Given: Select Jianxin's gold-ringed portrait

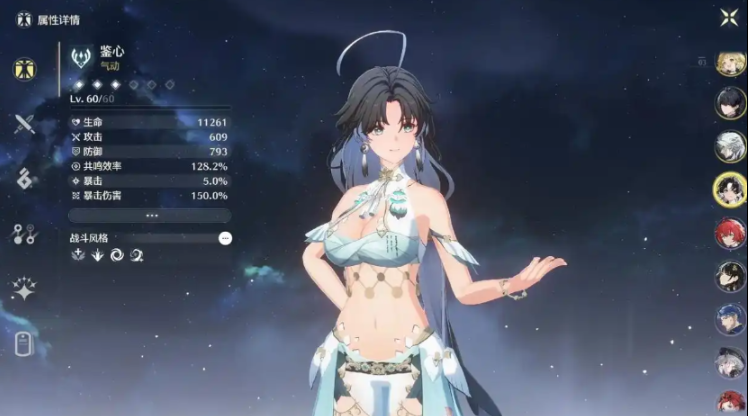Looking at the screenshot, I should pyautogui.click(x=730, y=190).
